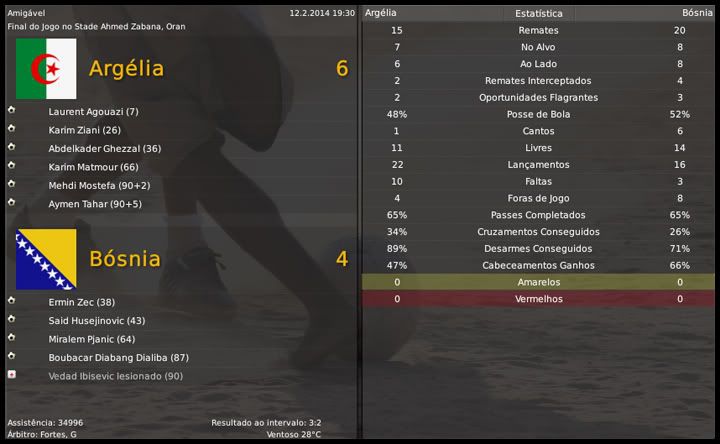Viewport: 720px width, 444px height.
Task: Select the Remates statistic row
Action: tap(538, 31)
